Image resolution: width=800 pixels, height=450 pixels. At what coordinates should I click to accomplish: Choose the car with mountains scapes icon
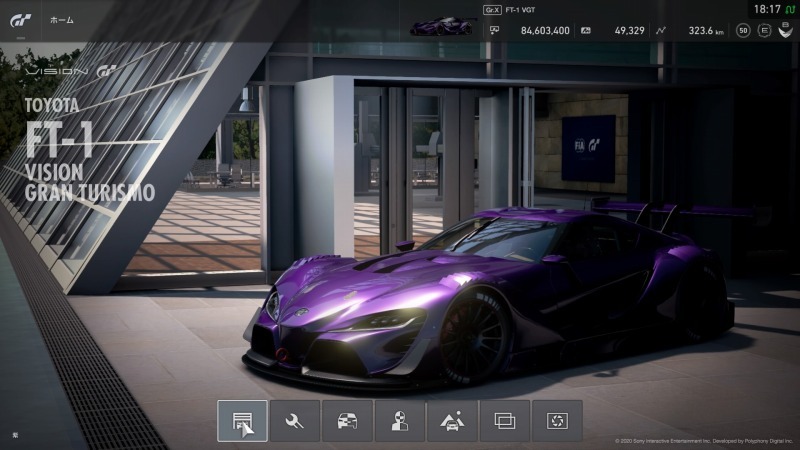pyautogui.click(x=452, y=421)
